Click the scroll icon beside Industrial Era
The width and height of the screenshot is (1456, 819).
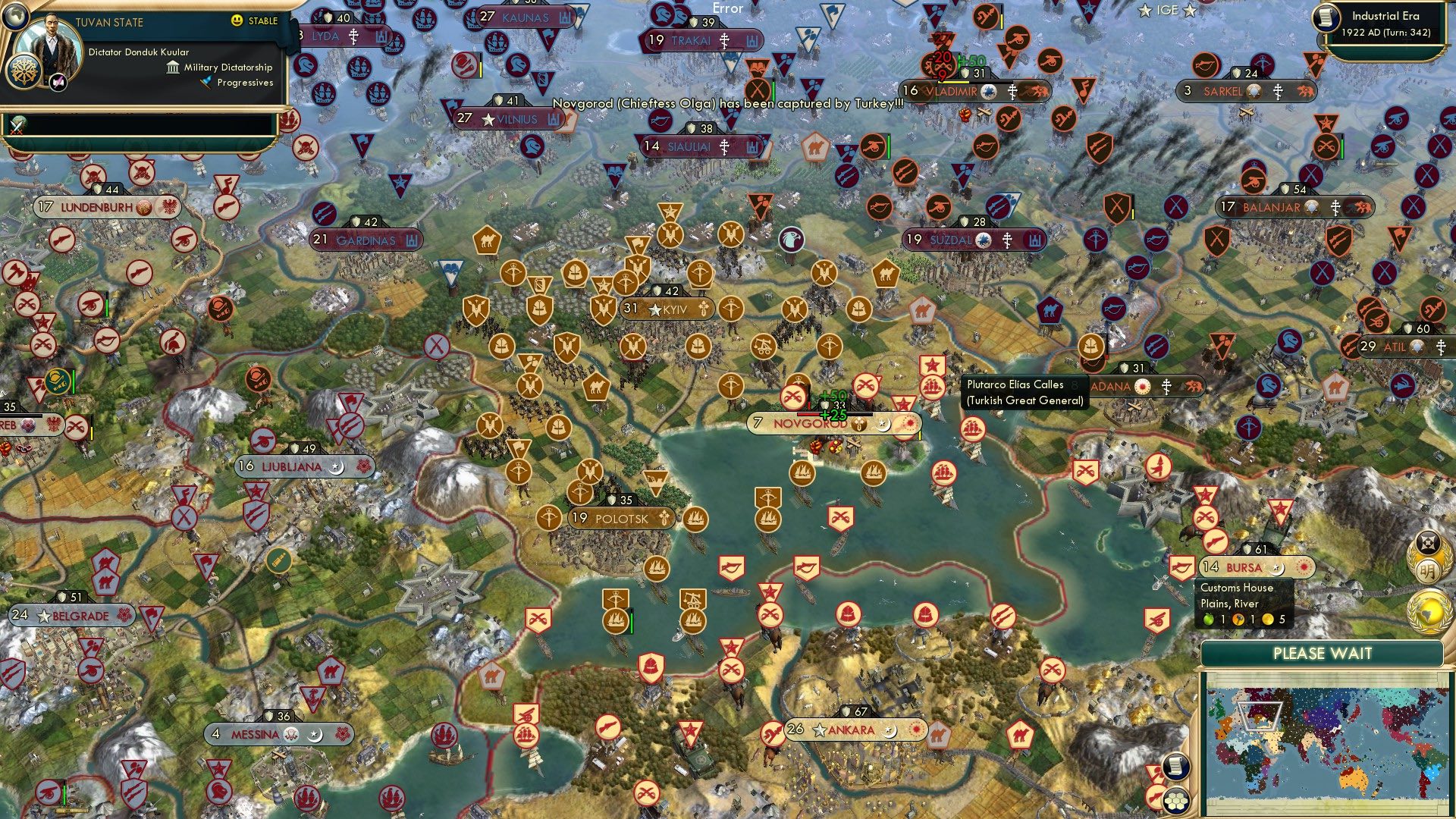click(x=1326, y=17)
